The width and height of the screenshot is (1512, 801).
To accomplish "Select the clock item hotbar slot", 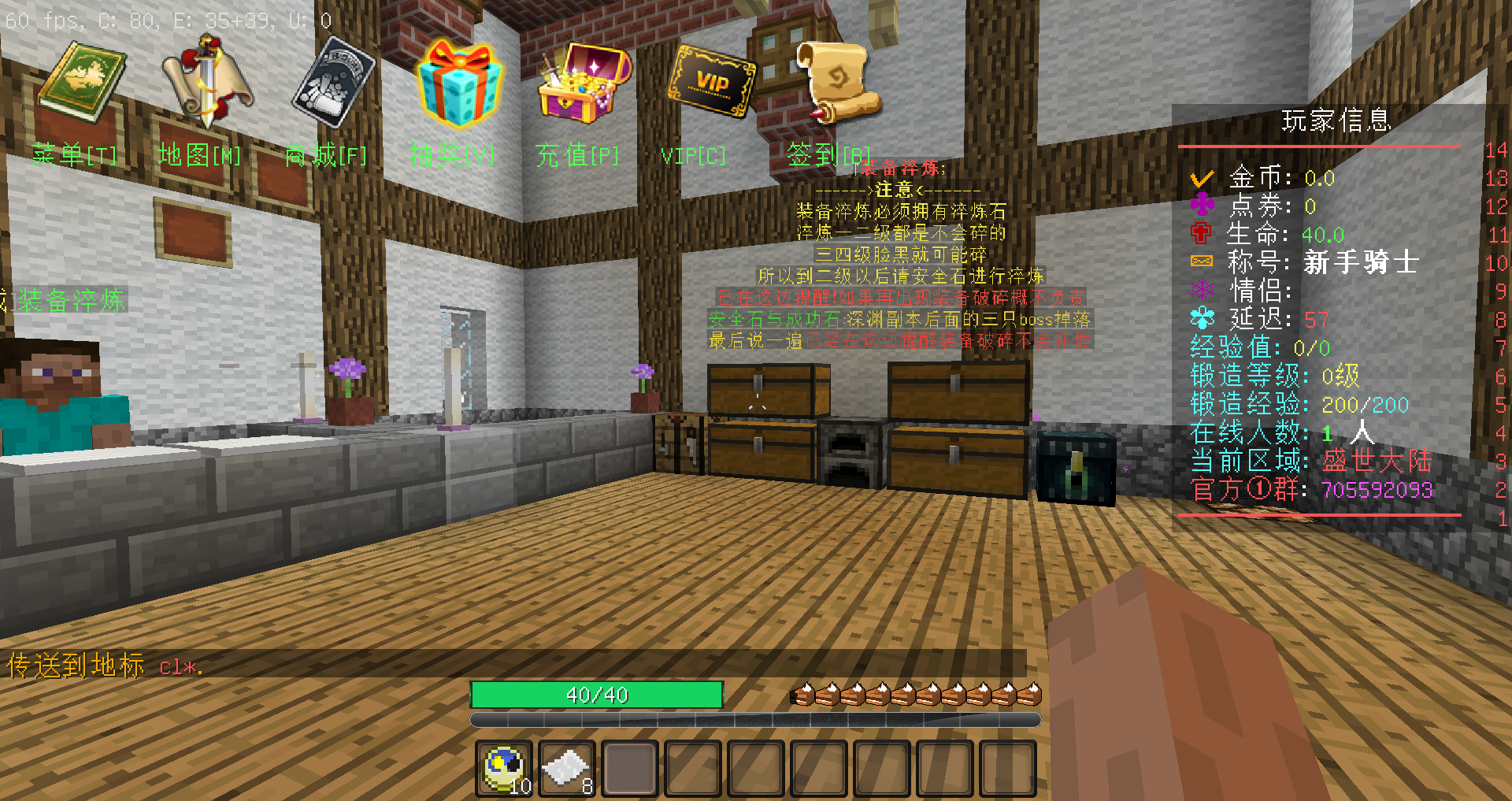I will (505, 768).
